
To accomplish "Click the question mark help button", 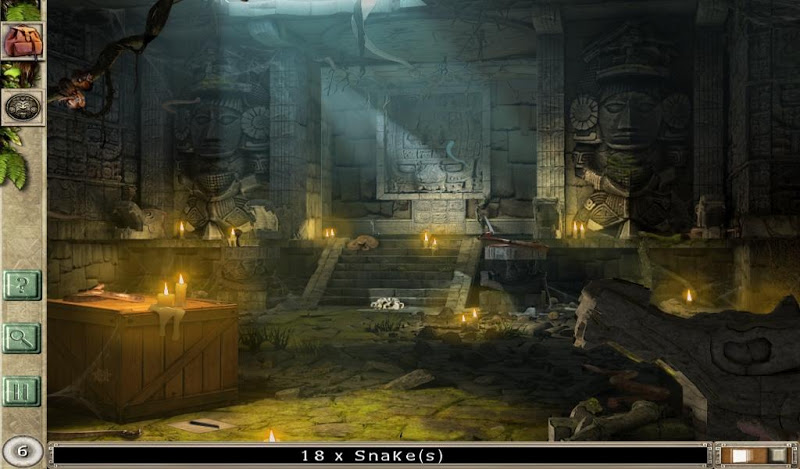I will pyautogui.click(x=21, y=286).
